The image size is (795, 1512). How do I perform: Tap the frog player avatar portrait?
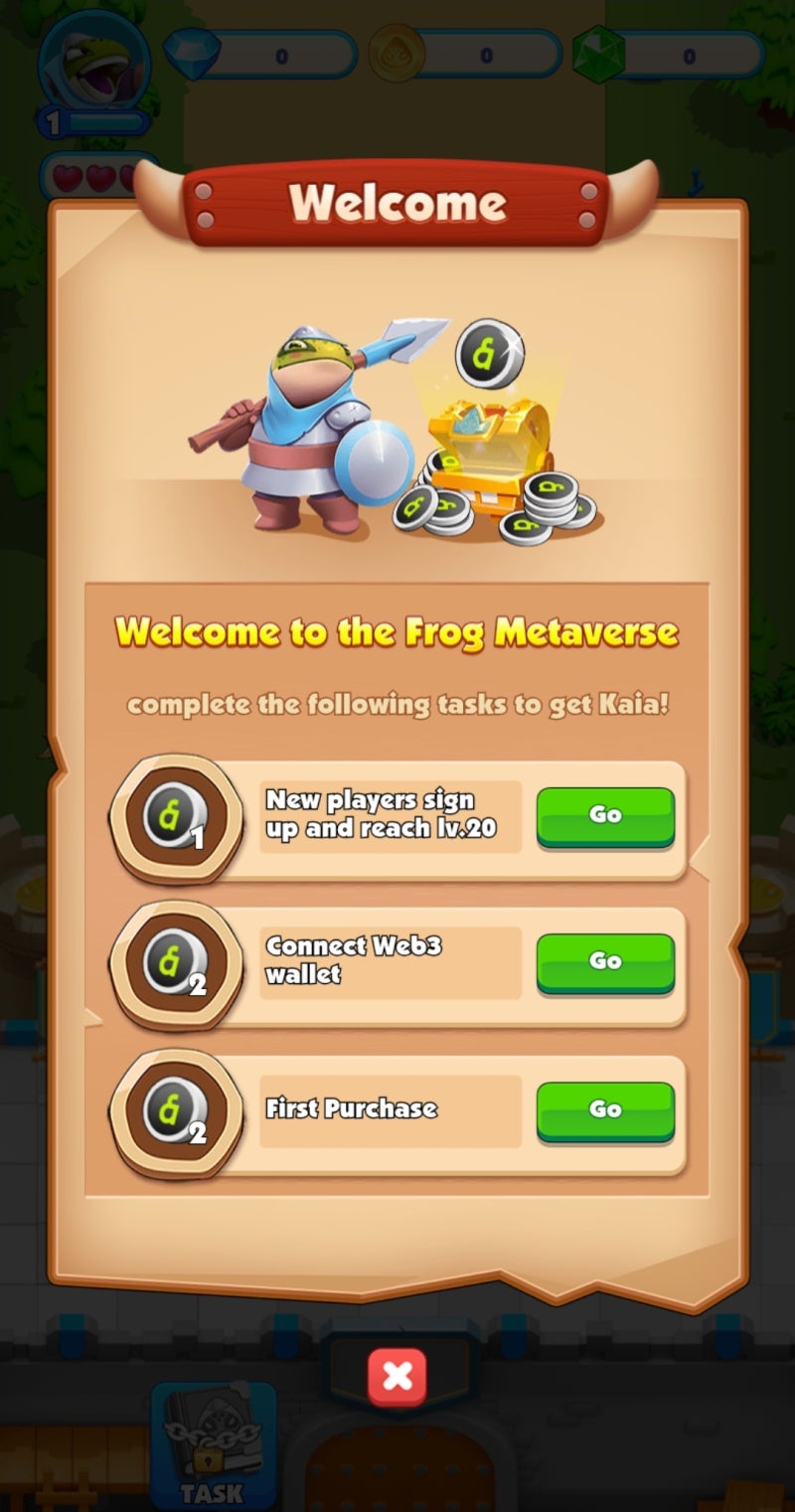(x=93, y=62)
